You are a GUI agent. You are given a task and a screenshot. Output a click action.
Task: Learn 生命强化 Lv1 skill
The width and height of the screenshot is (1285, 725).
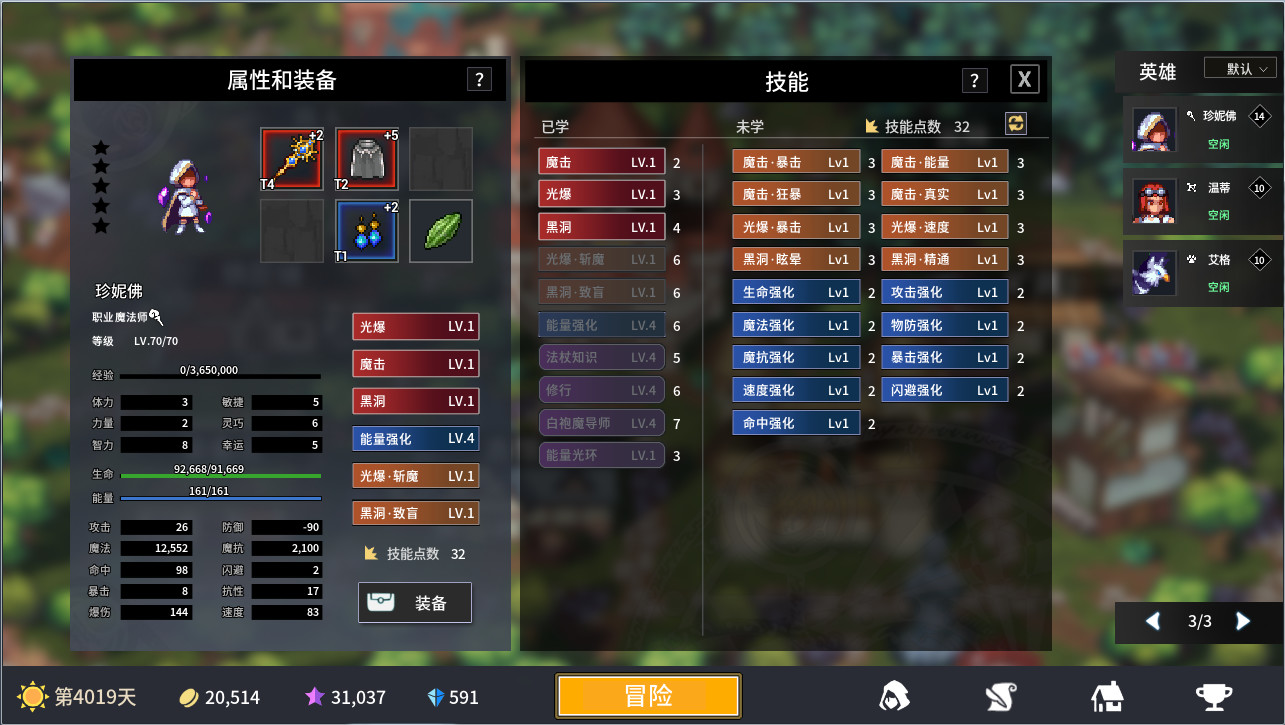coord(795,292)
